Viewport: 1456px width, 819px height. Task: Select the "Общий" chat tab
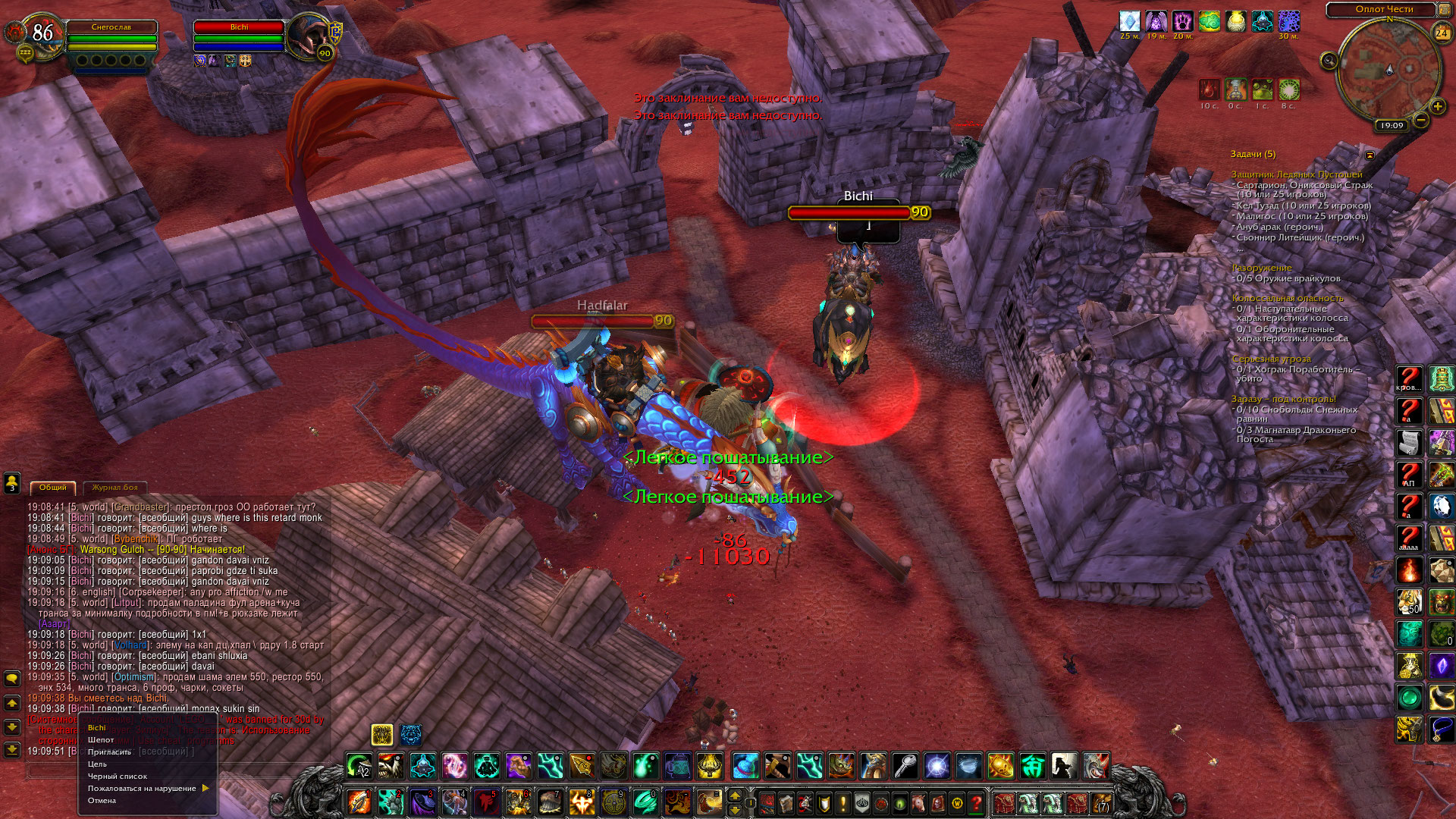pos(53,488)
